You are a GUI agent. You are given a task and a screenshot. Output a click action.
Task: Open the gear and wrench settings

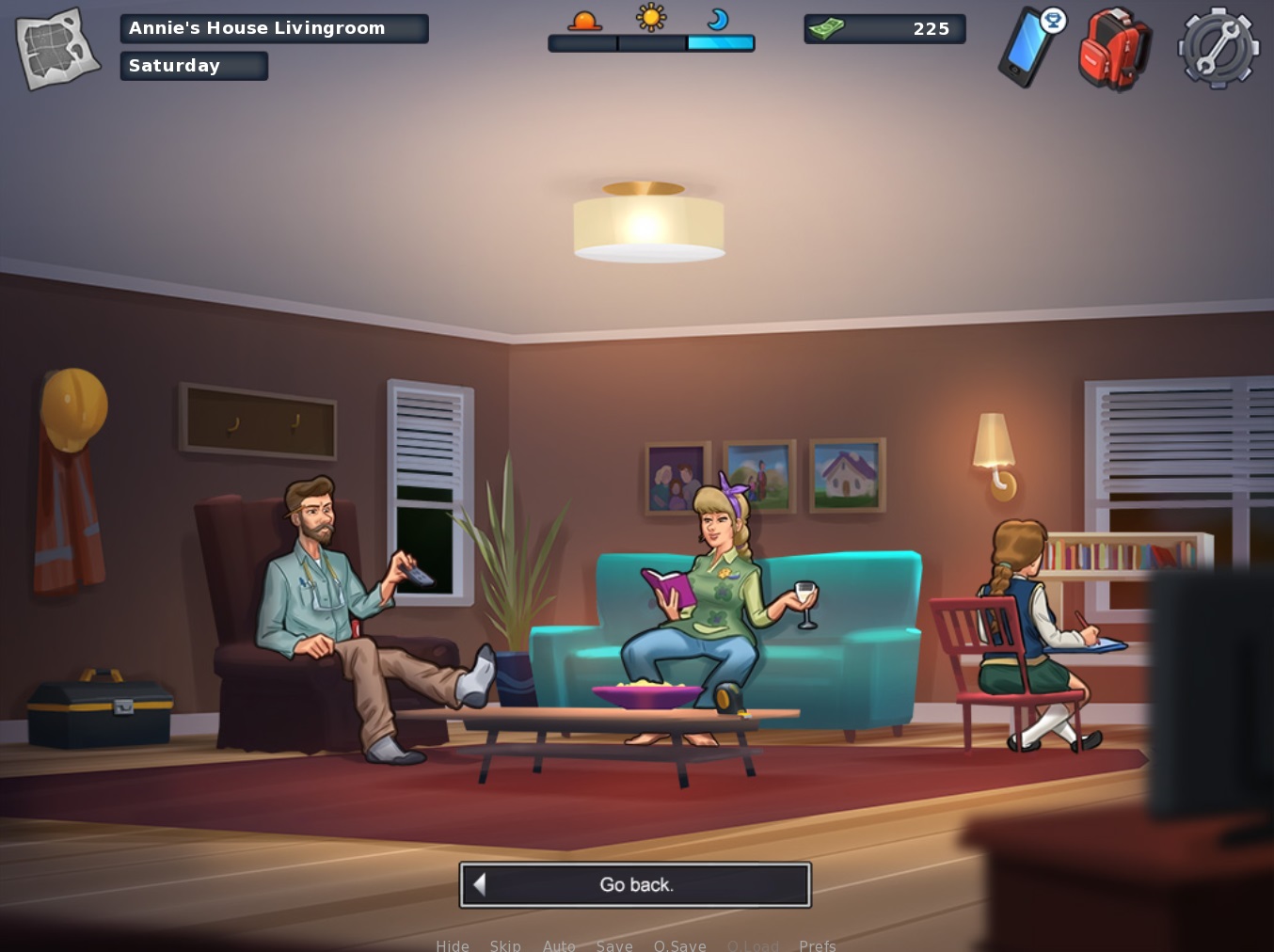pos(1218,49)
